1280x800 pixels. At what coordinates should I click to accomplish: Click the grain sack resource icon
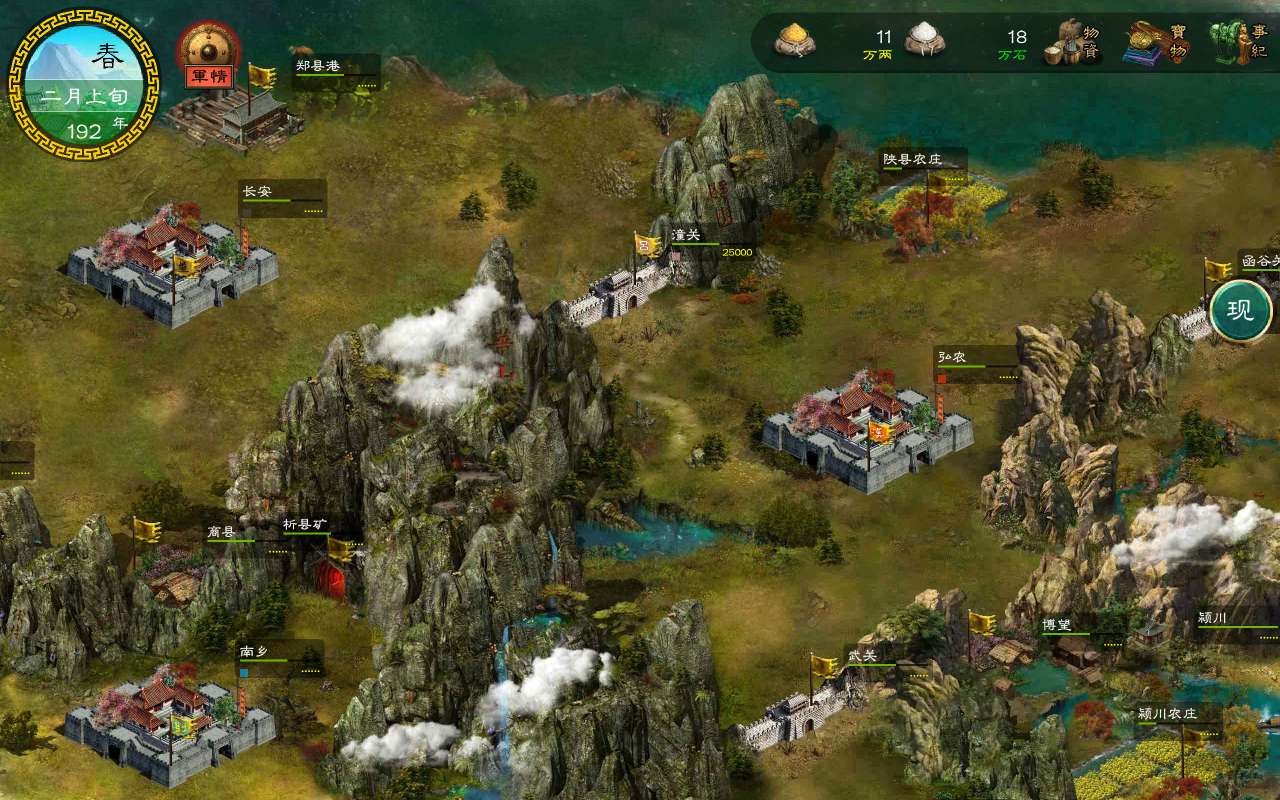pos(925,40)
